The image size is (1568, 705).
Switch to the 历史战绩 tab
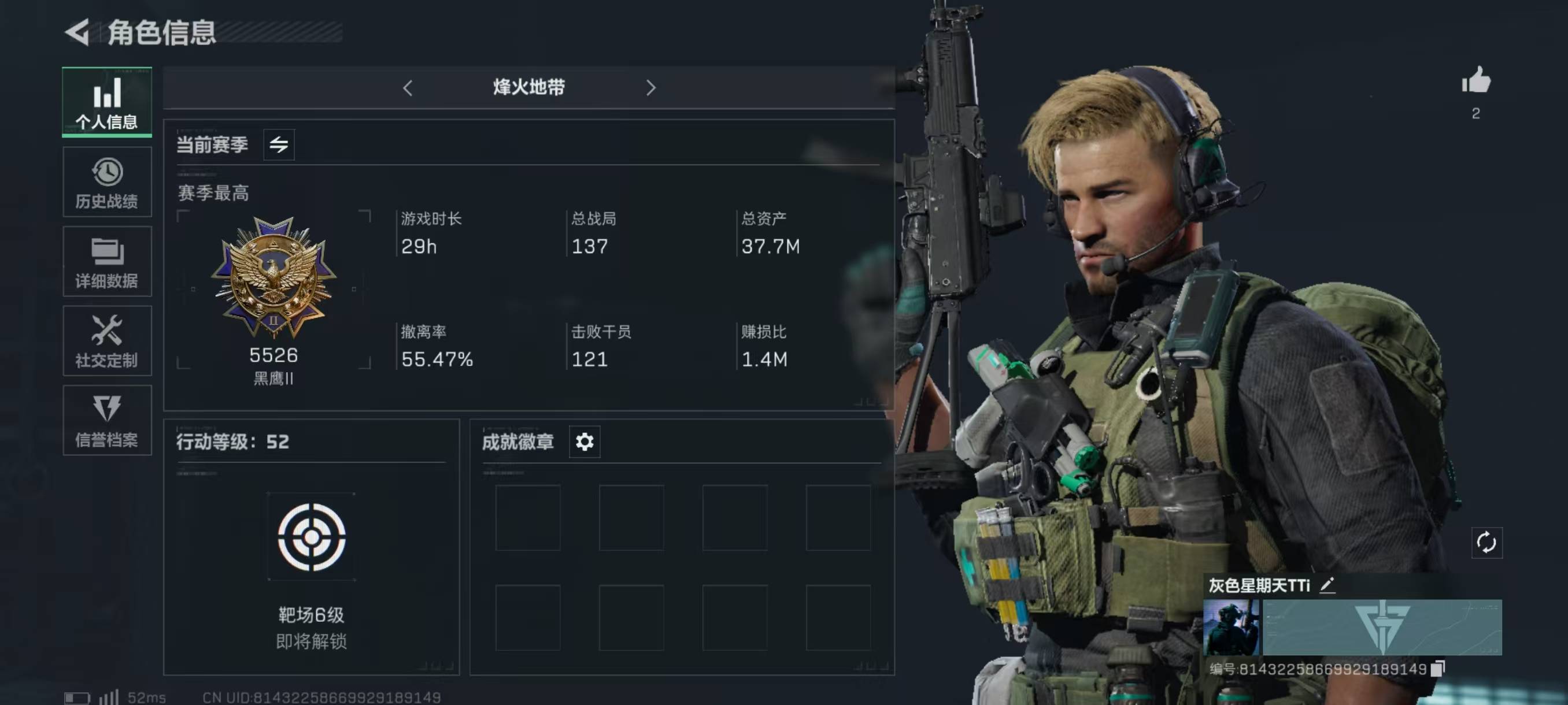pyautogui.click(x=106, y=182)
